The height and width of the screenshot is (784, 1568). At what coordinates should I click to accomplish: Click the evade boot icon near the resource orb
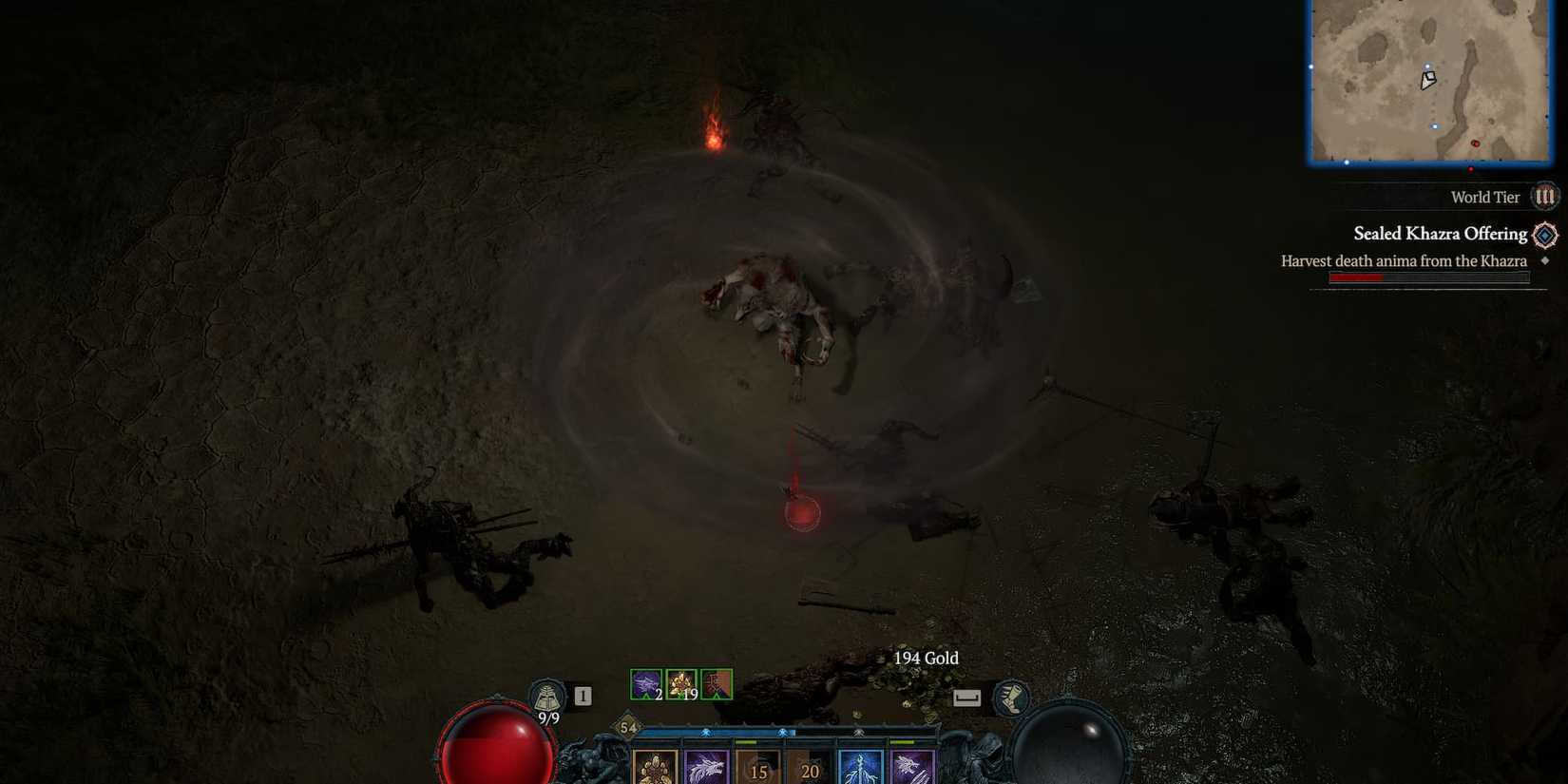[x=1012, y=699]
